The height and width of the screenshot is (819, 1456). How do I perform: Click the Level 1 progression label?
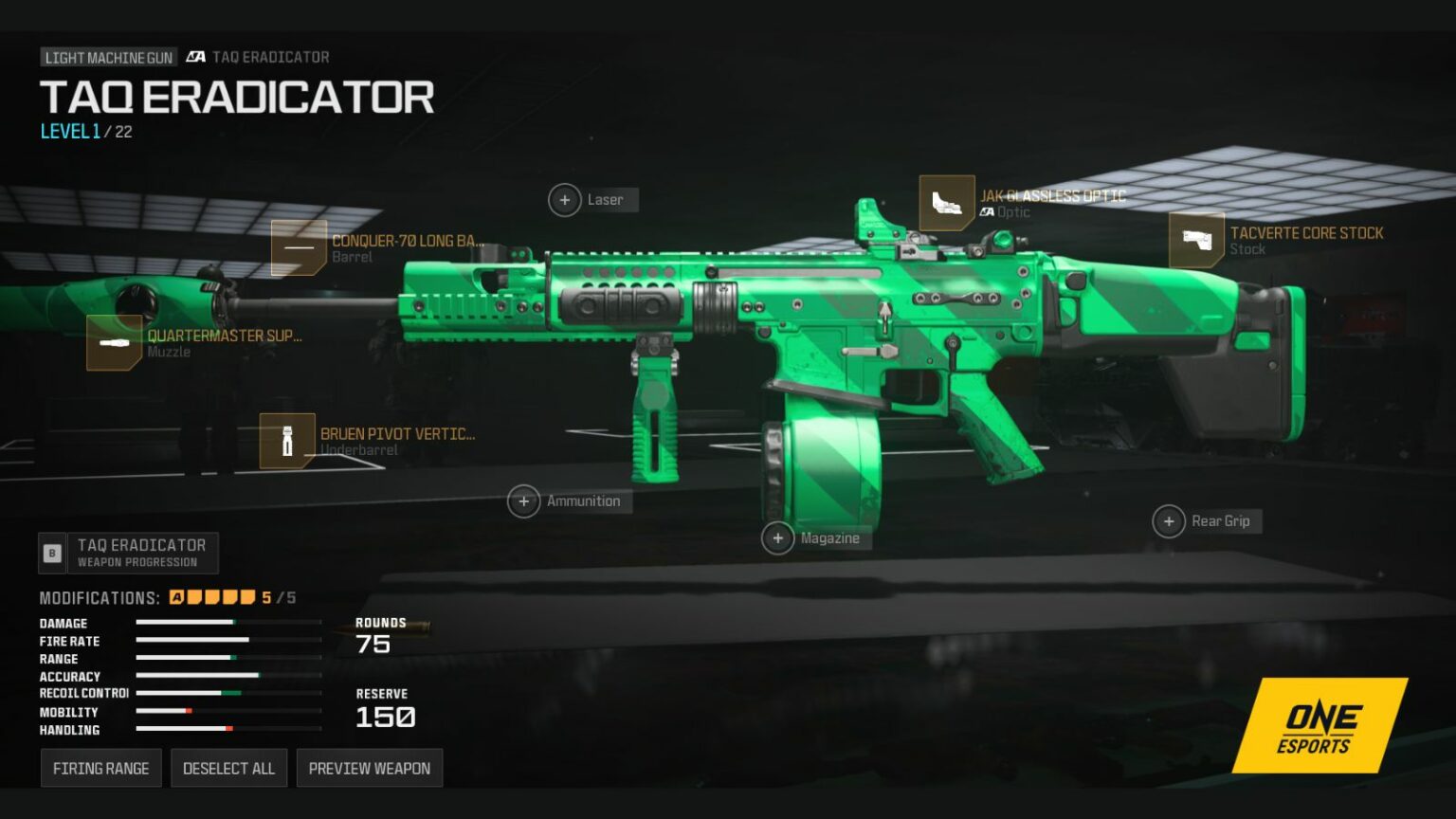click(x=69, y=132)
